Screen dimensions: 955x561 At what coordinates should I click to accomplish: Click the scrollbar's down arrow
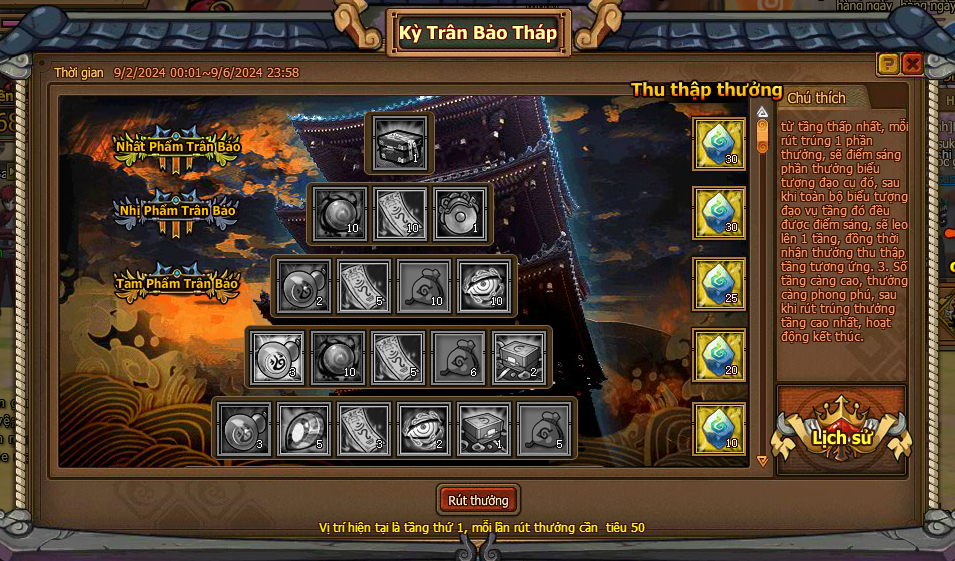point(762,461)
